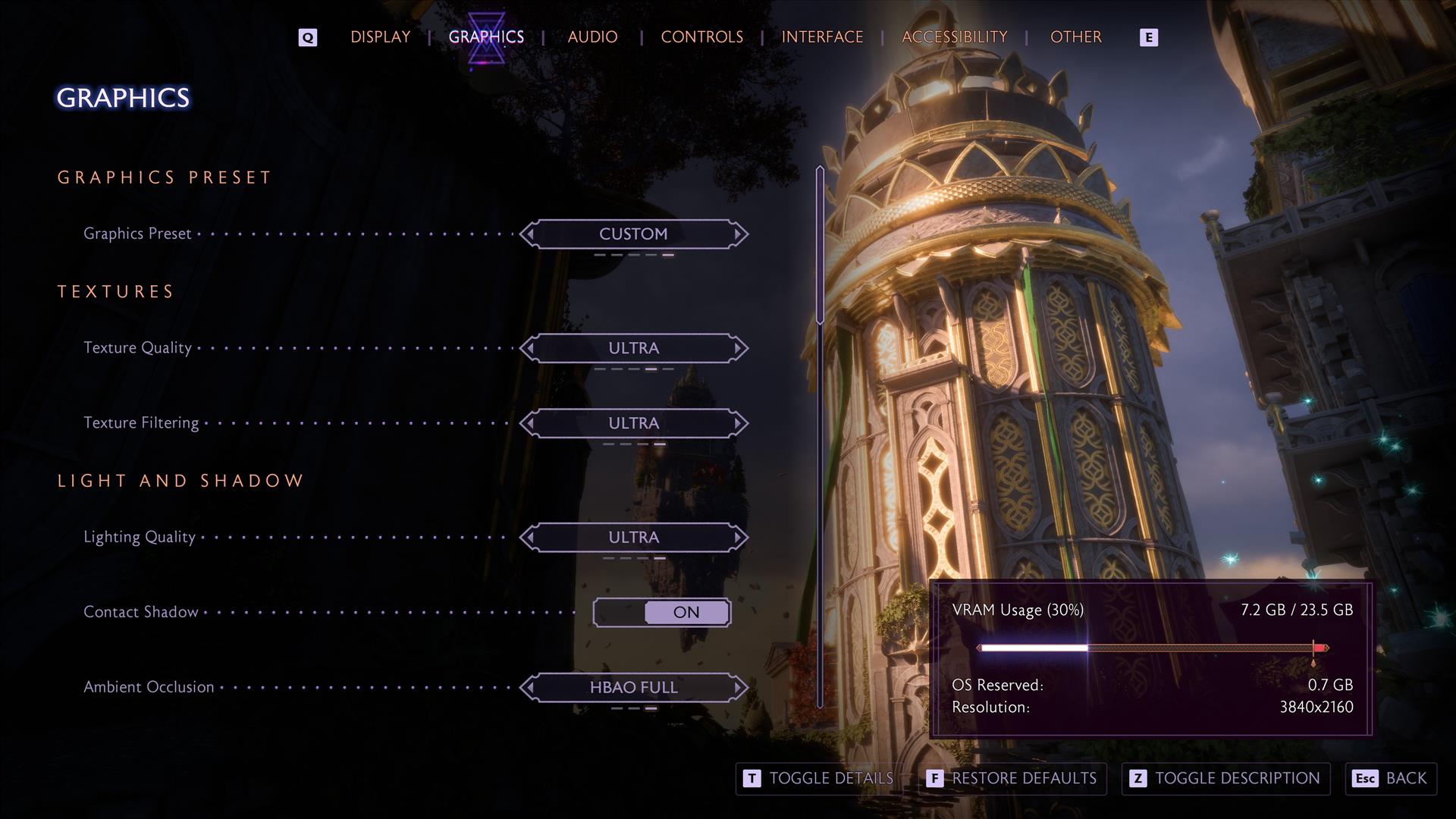Select the Controls tab
Viewport: 1456px width, 819px height.
coord(701,37)
